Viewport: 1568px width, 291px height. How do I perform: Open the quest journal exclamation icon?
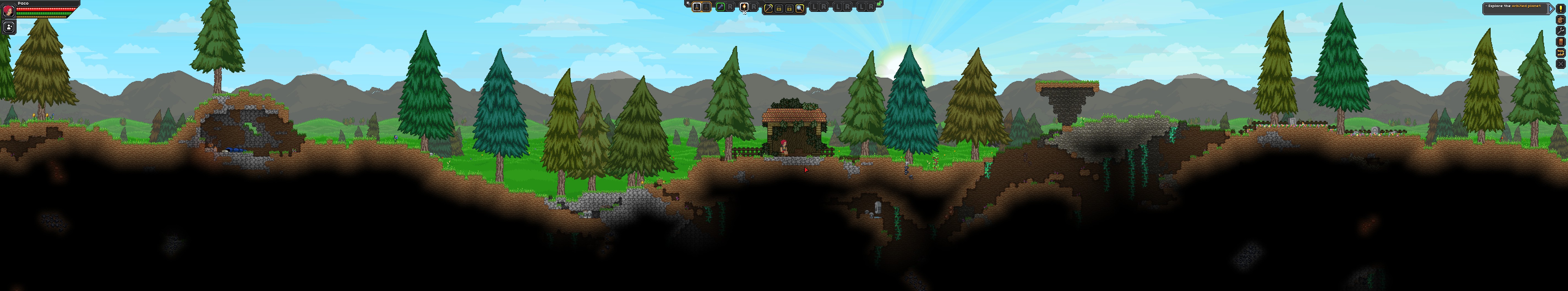point(1560,9)
